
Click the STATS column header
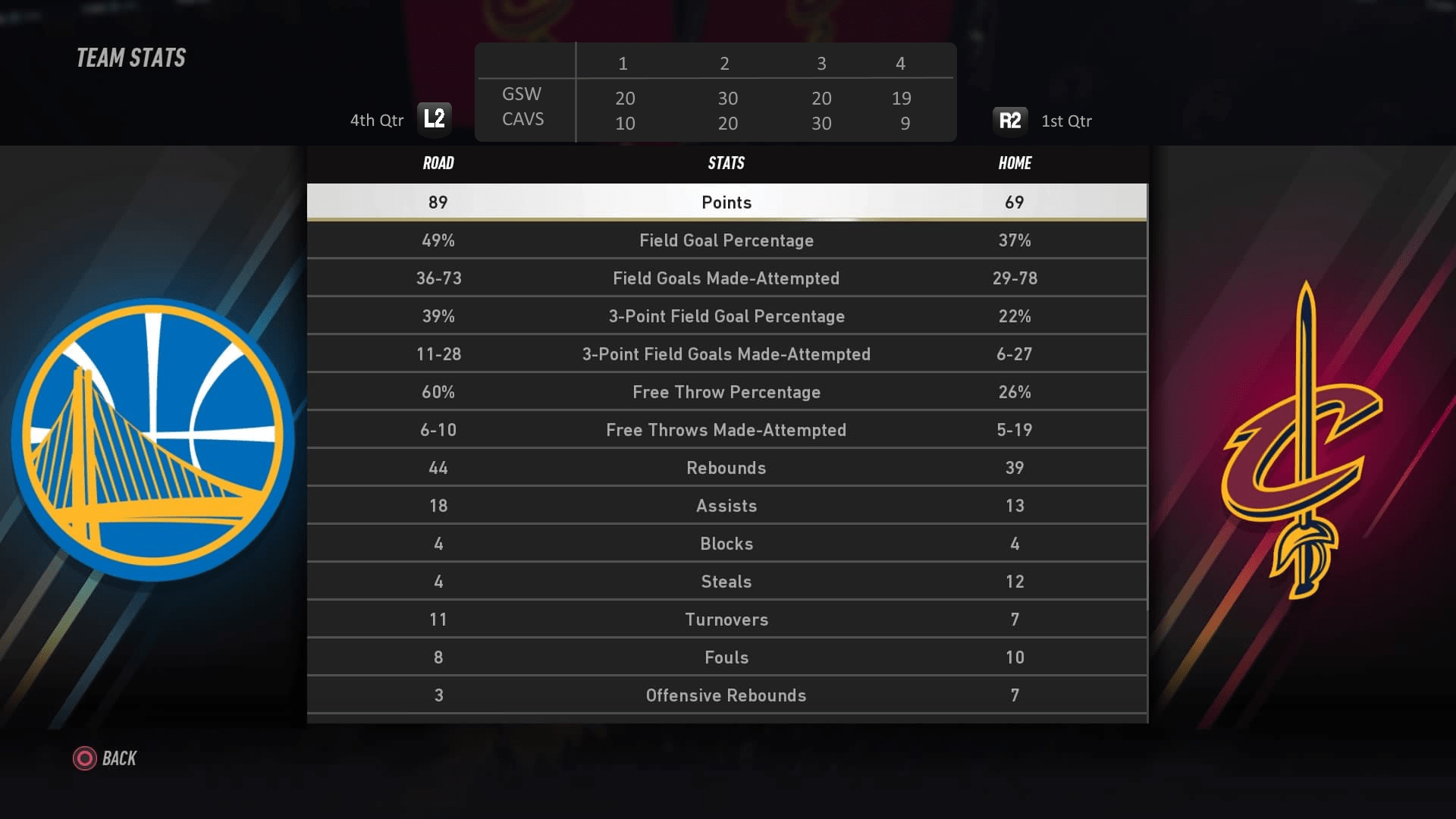pos(726,163)
